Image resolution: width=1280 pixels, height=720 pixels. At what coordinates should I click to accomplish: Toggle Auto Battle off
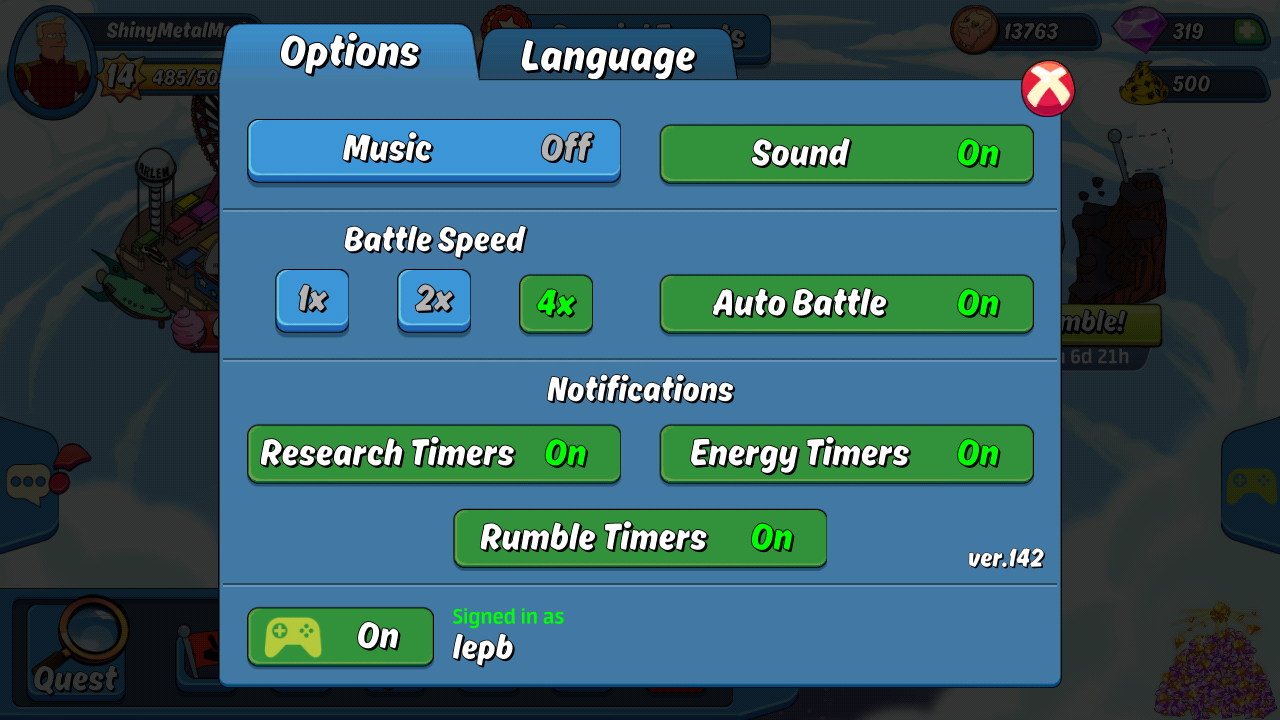click(846, 303)
